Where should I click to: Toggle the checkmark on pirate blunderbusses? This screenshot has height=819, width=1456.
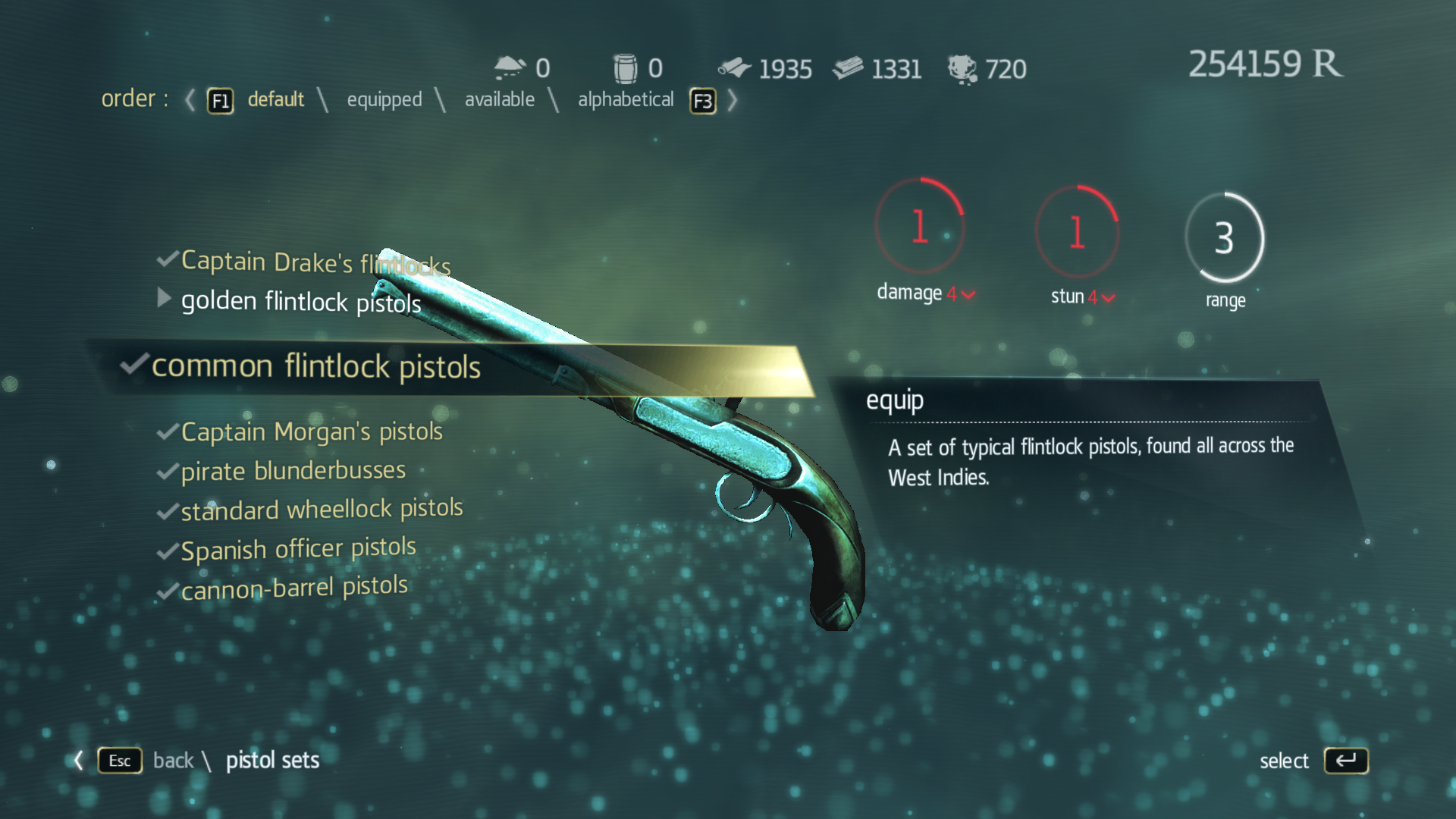click(x=167, y=472)
